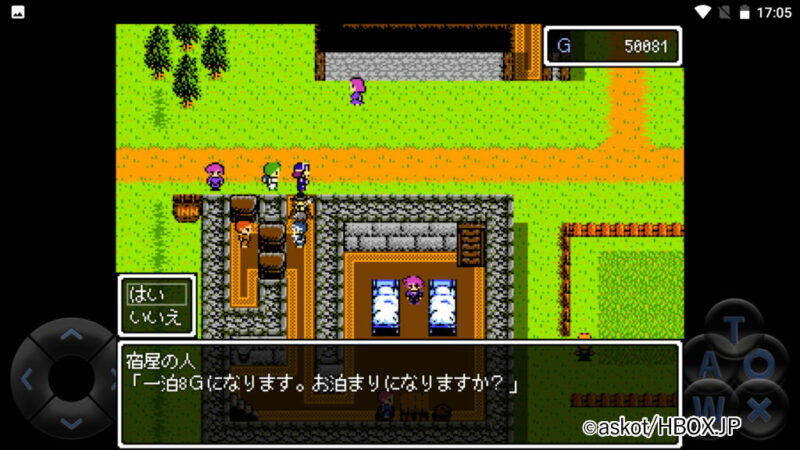This screenshot has height=450, width=800.
Task: Tap the down arrow on the virtual D-pad
Action: [x=70, y=422]
